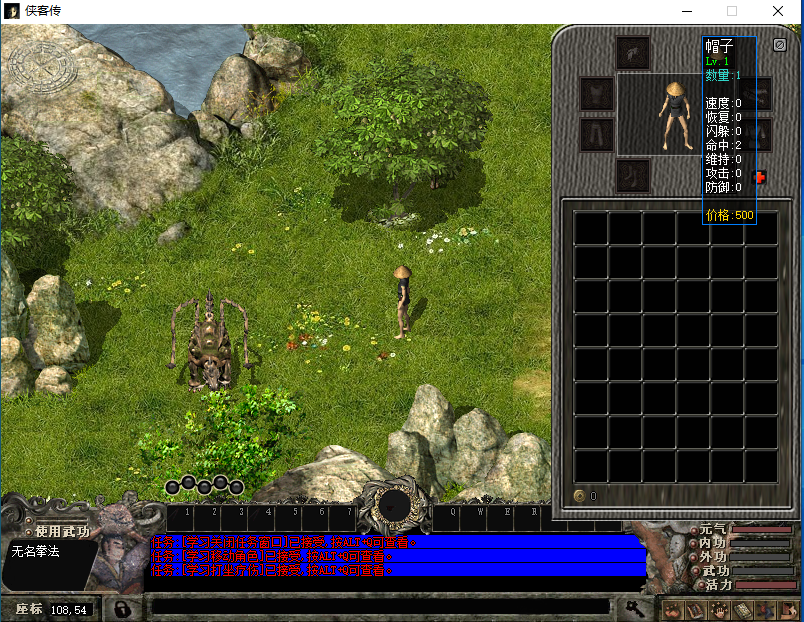Select the boots equipment slot
This screenshot has height=622, width=804.
633,176
